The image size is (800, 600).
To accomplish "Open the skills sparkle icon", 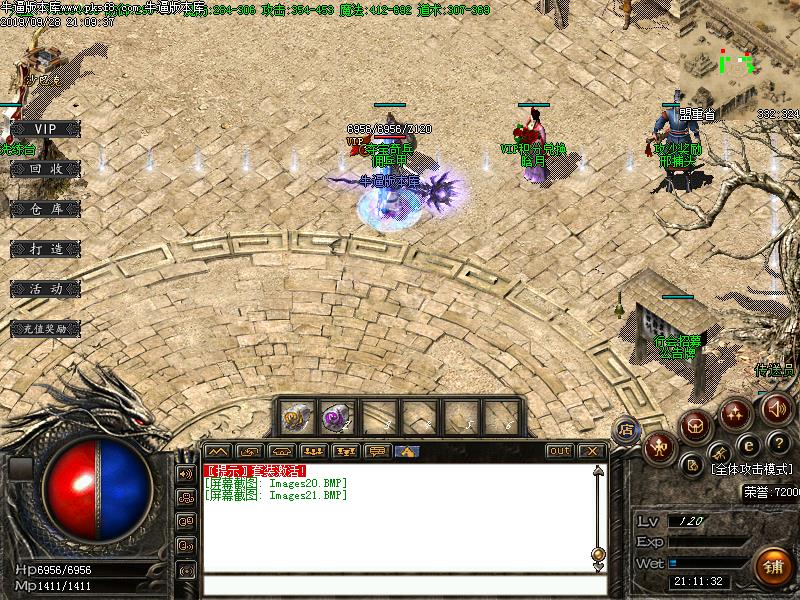I will [737, 411].
